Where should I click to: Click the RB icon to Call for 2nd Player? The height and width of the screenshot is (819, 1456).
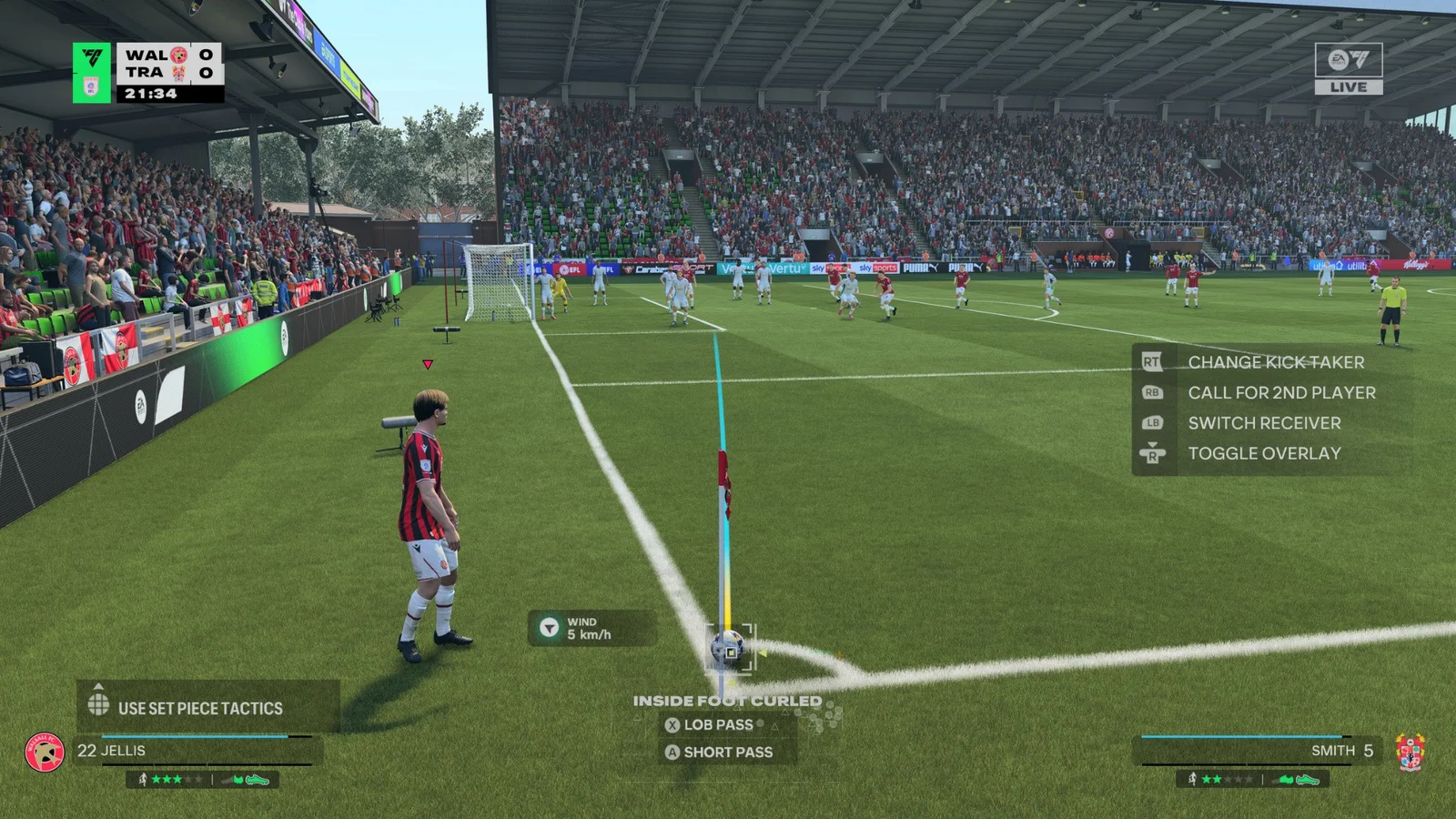pyautogui.click(x=1152, y=392)
